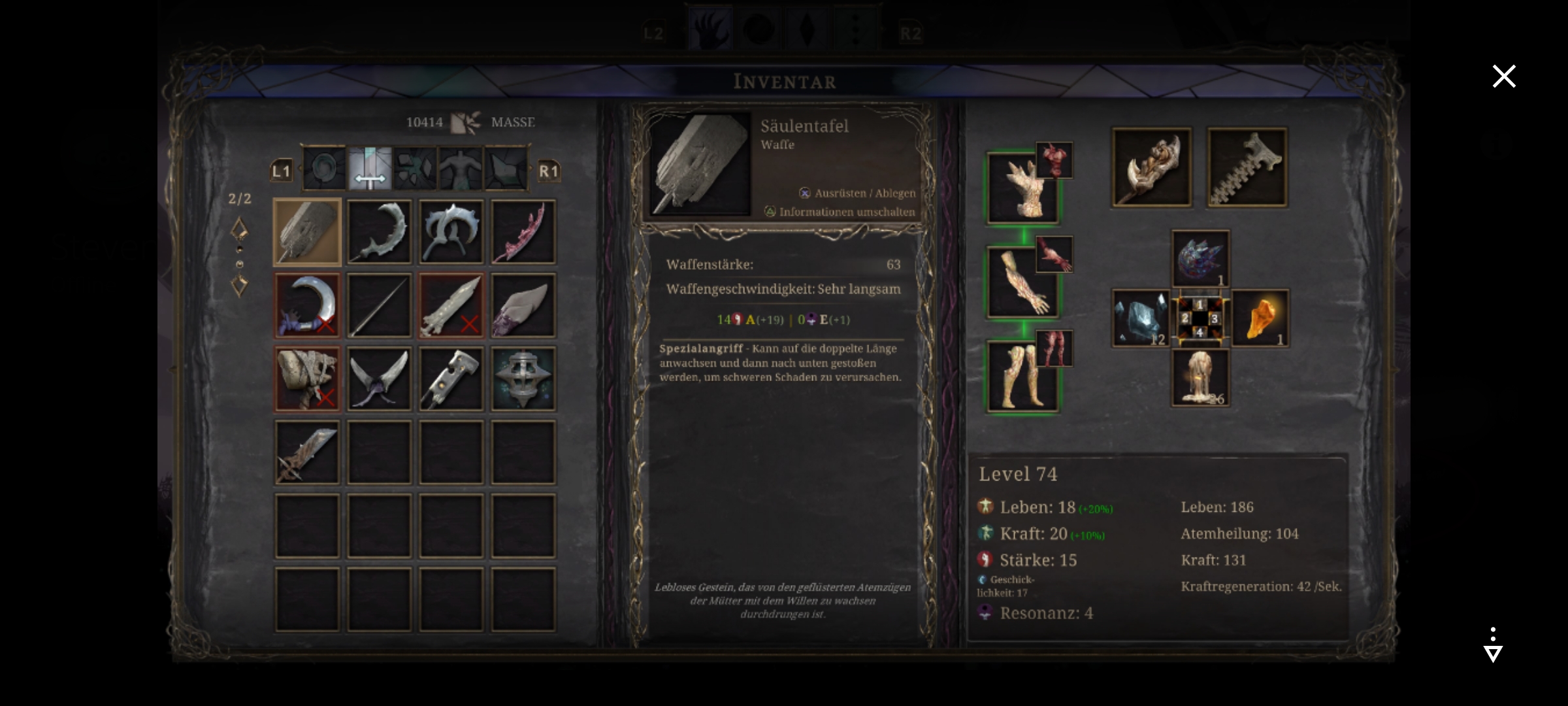Choose the pale greatsword marked with red X
This screenshot has width=1568, height=706.
tap(451, 305)
